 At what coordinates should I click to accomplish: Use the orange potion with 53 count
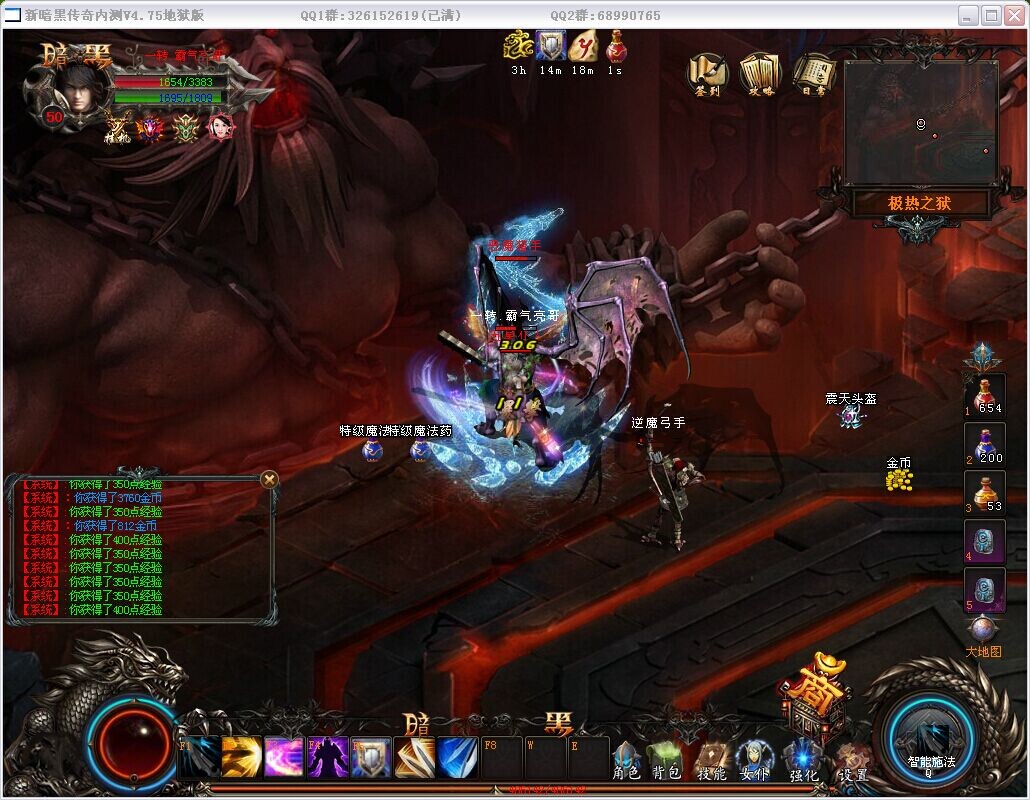tap(985, 492)
